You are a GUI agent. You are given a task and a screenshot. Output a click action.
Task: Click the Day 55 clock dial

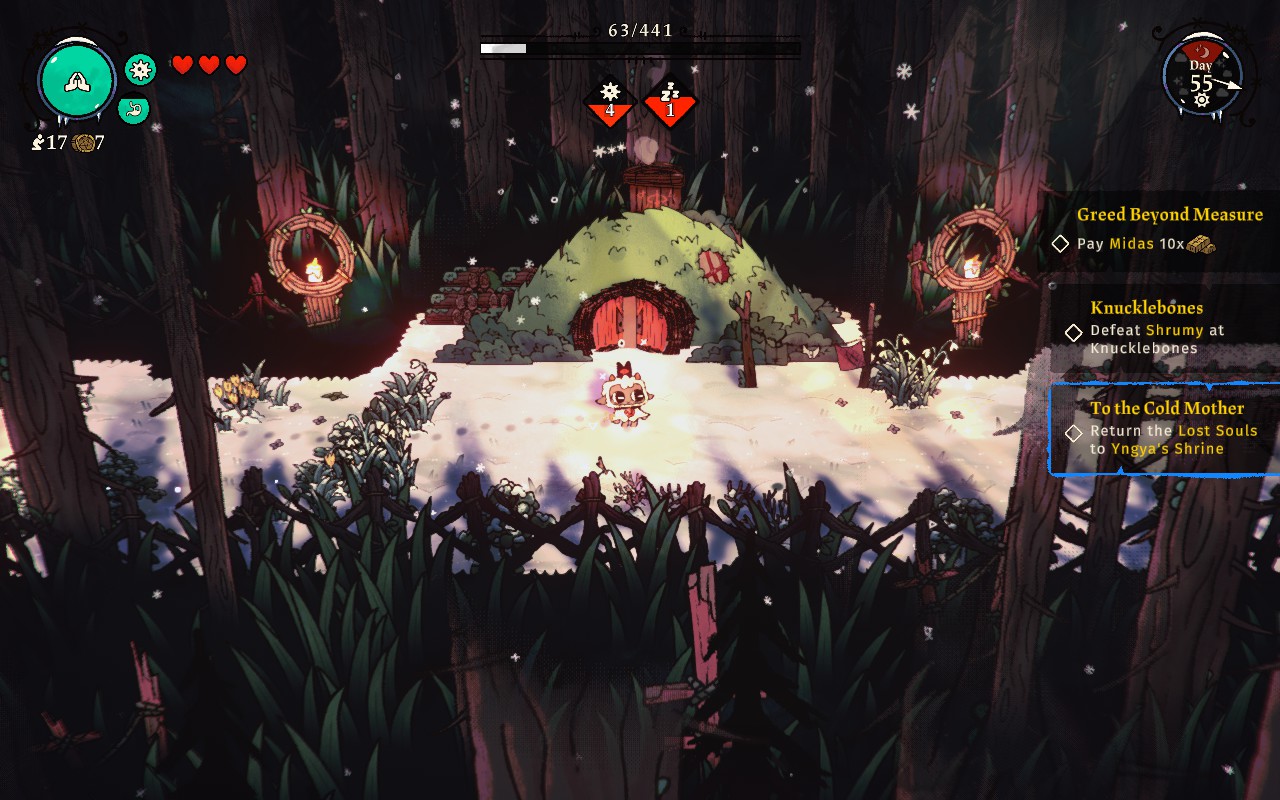[1202, 76]
